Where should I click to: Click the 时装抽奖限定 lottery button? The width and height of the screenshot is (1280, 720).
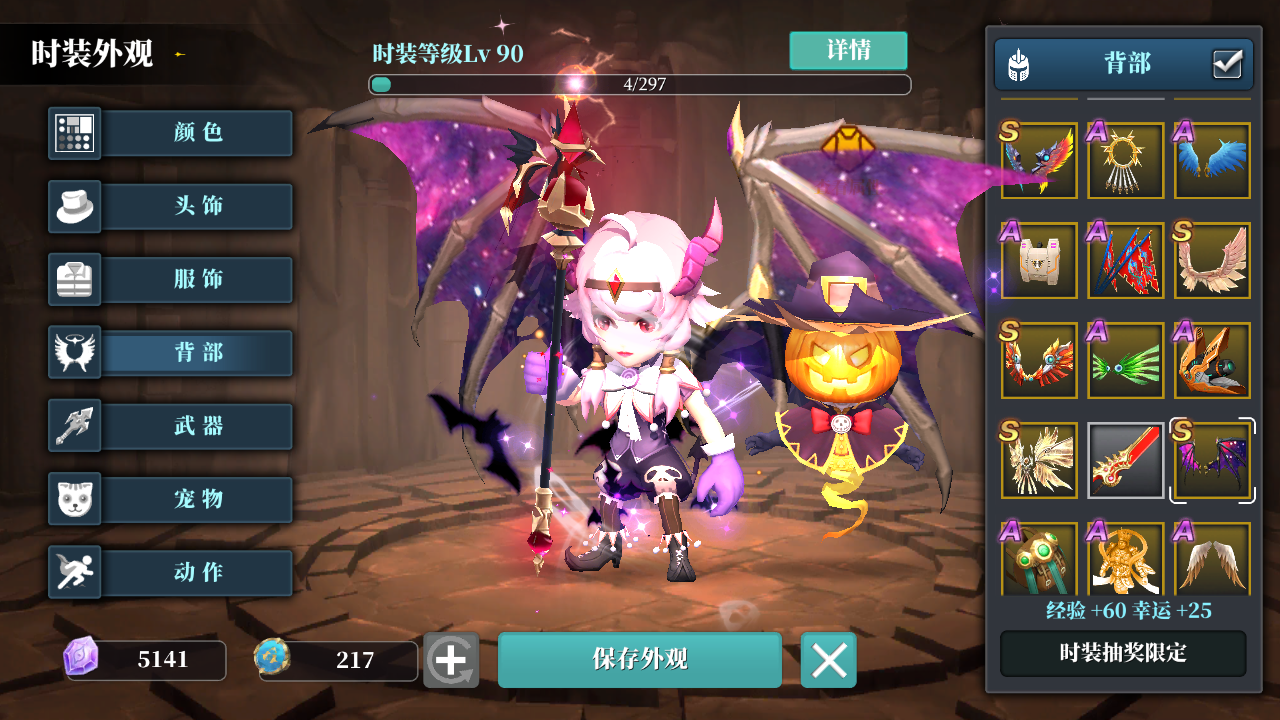pyautogui.click(x=1122, y=653)
